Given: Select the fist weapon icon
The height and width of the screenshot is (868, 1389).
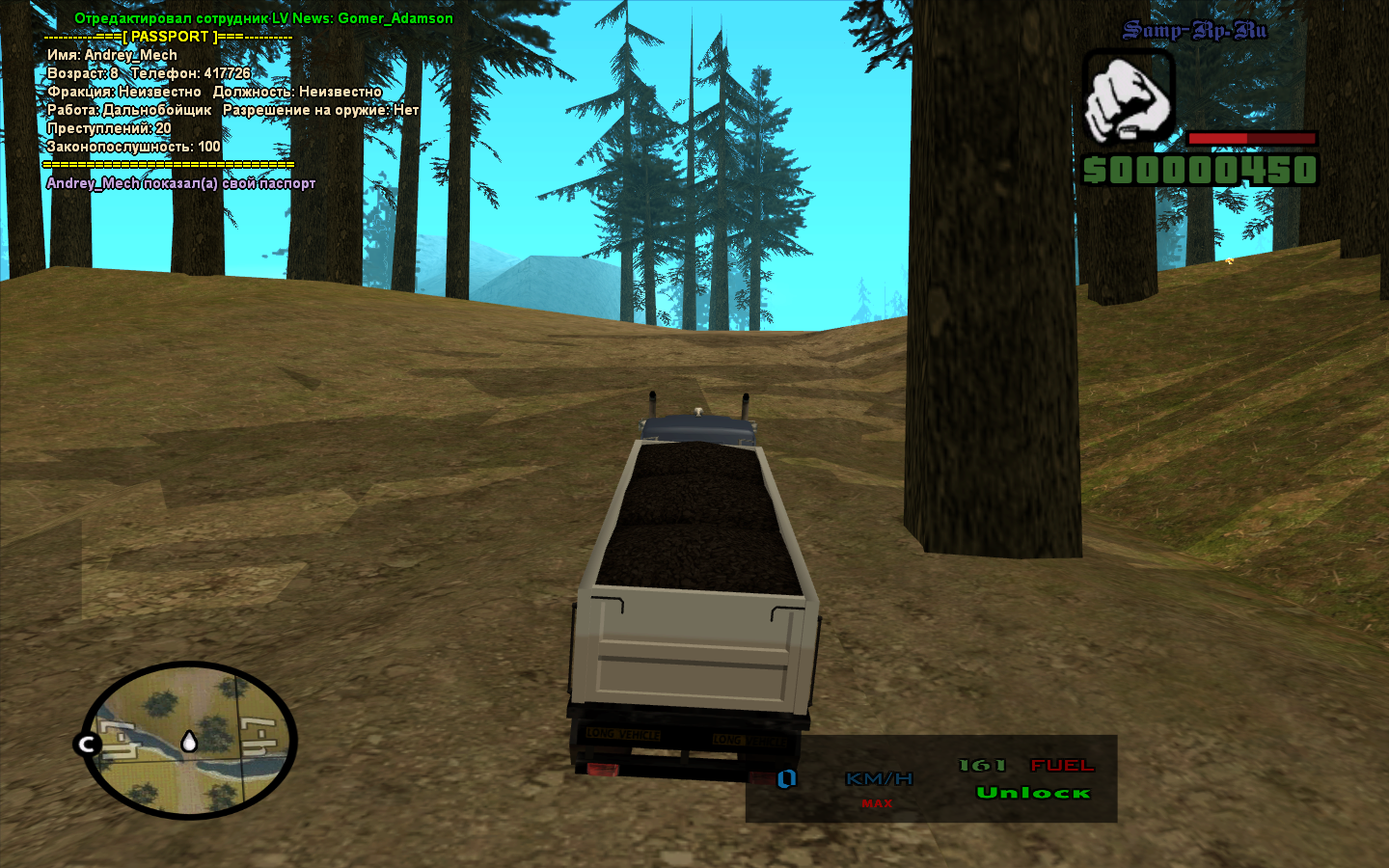Looking at the screenshot, I should coord(1128,98).
